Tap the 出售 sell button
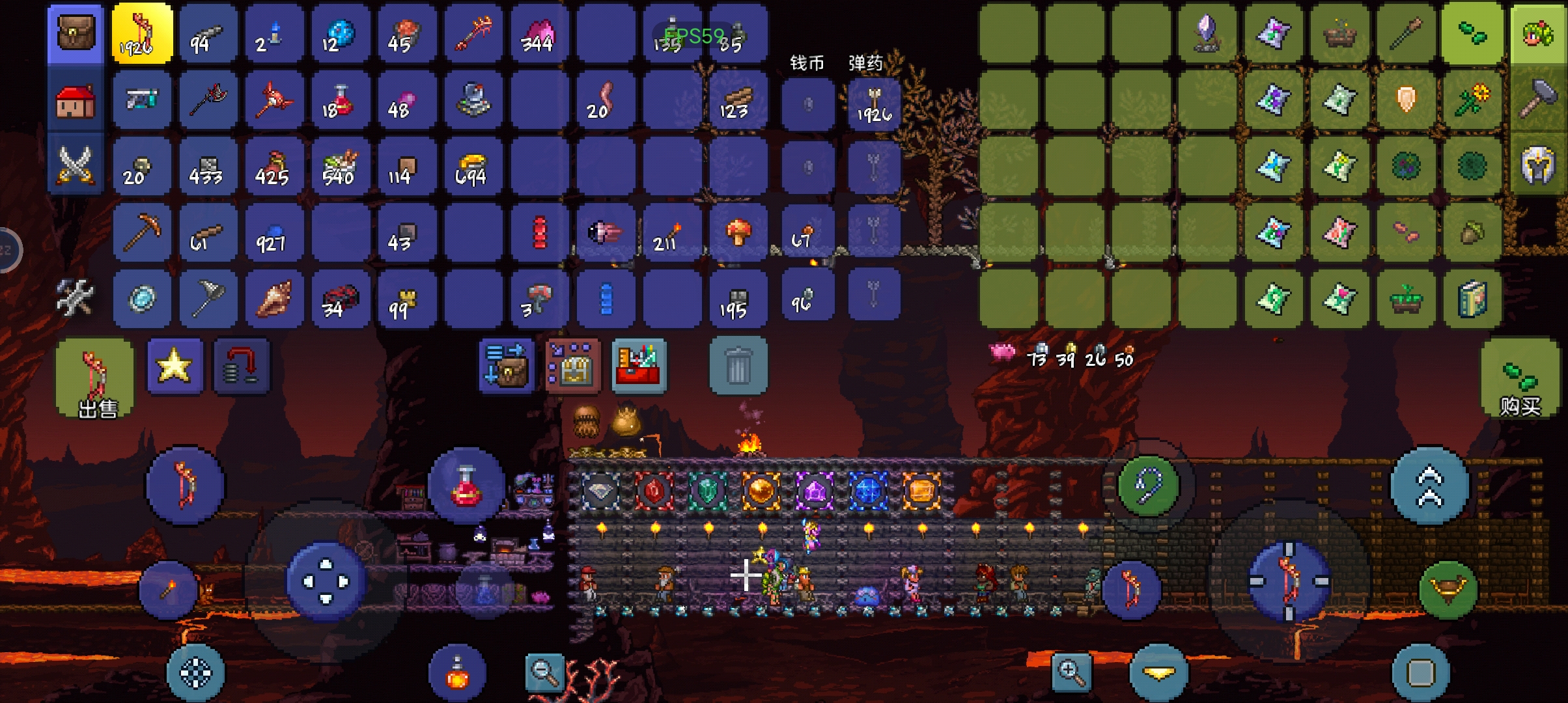The height and width of the screenshot is (703, 1568). point(96,380)
